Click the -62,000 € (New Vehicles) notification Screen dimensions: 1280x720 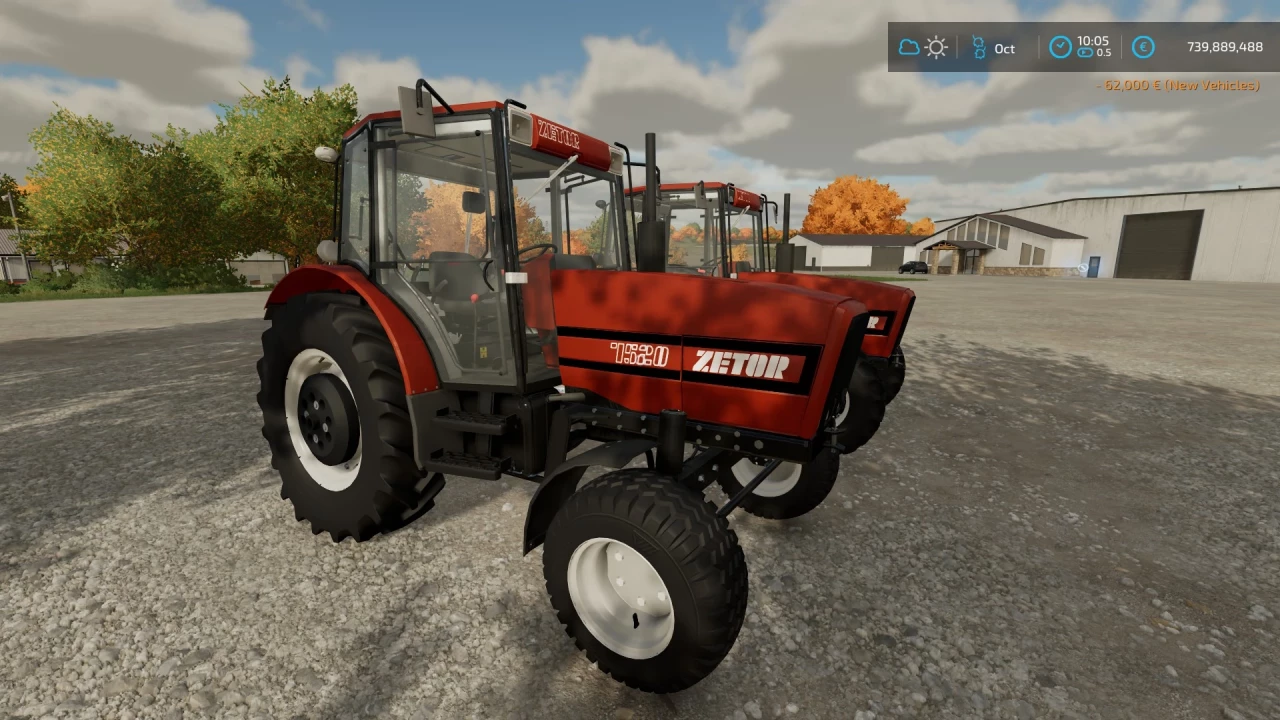[x=1178, y=86]
